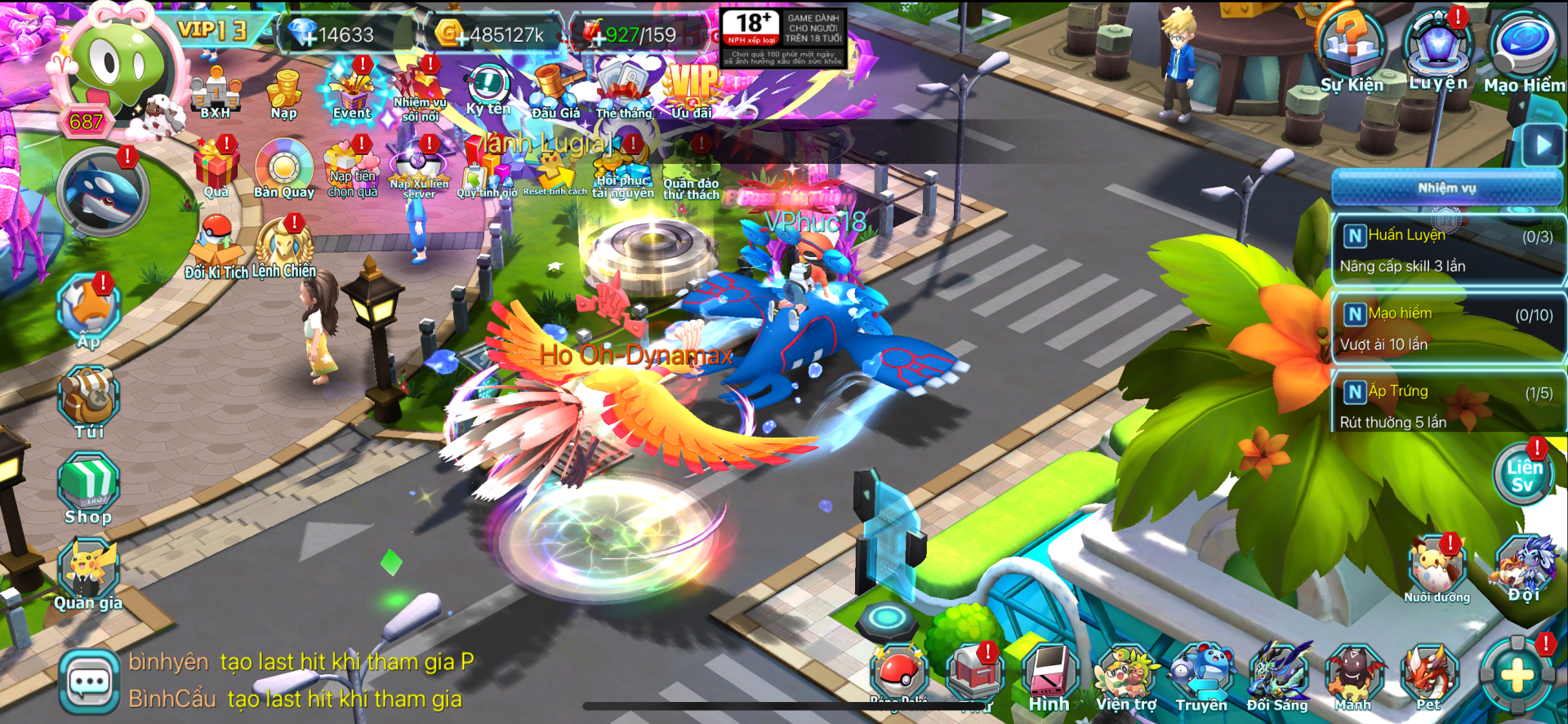
Task: Open Lệnh Chiến battle pass
Action: [284, 249]
